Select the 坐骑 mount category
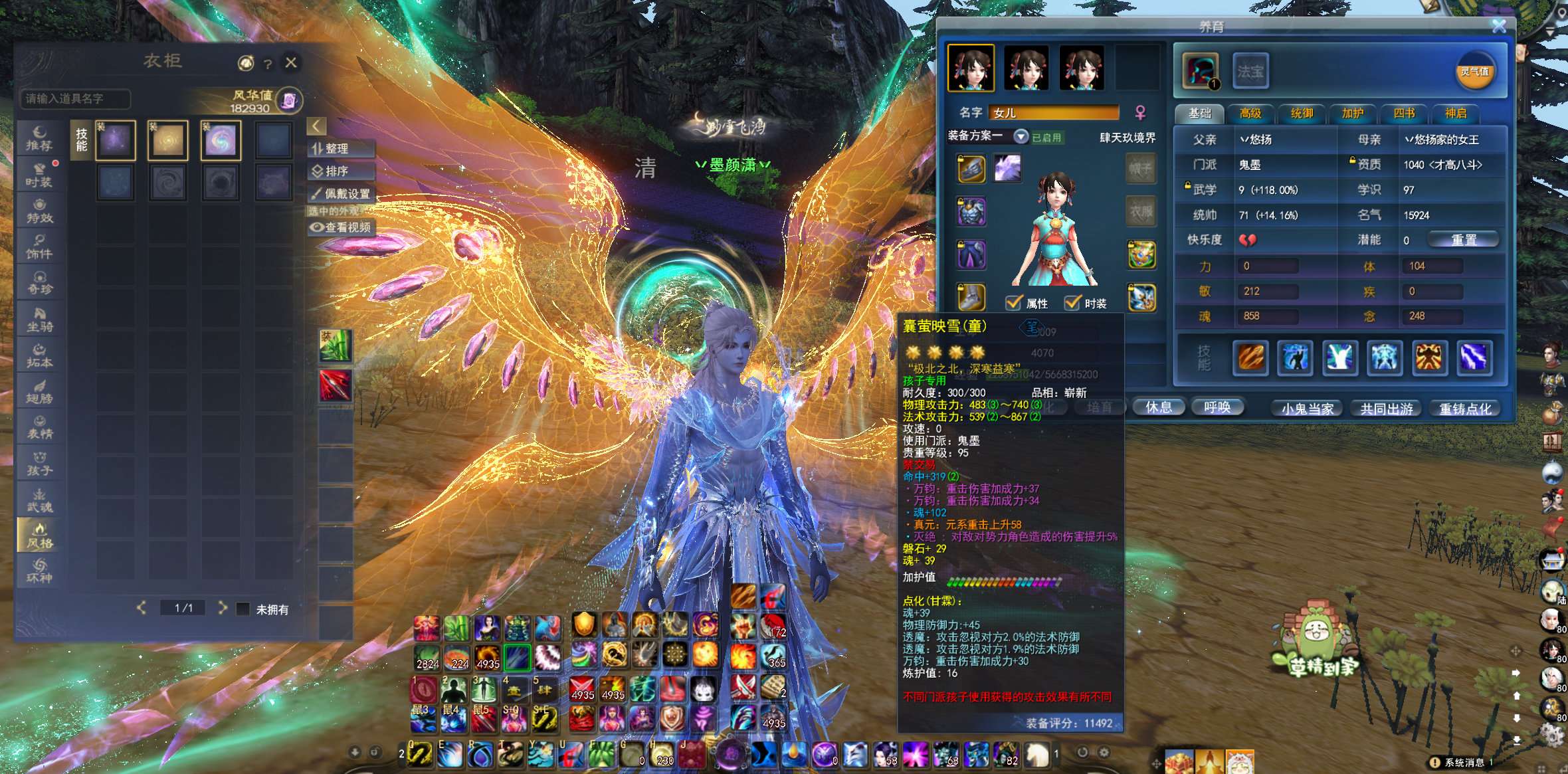This screenshot has height=774, width=1568. 39,319
